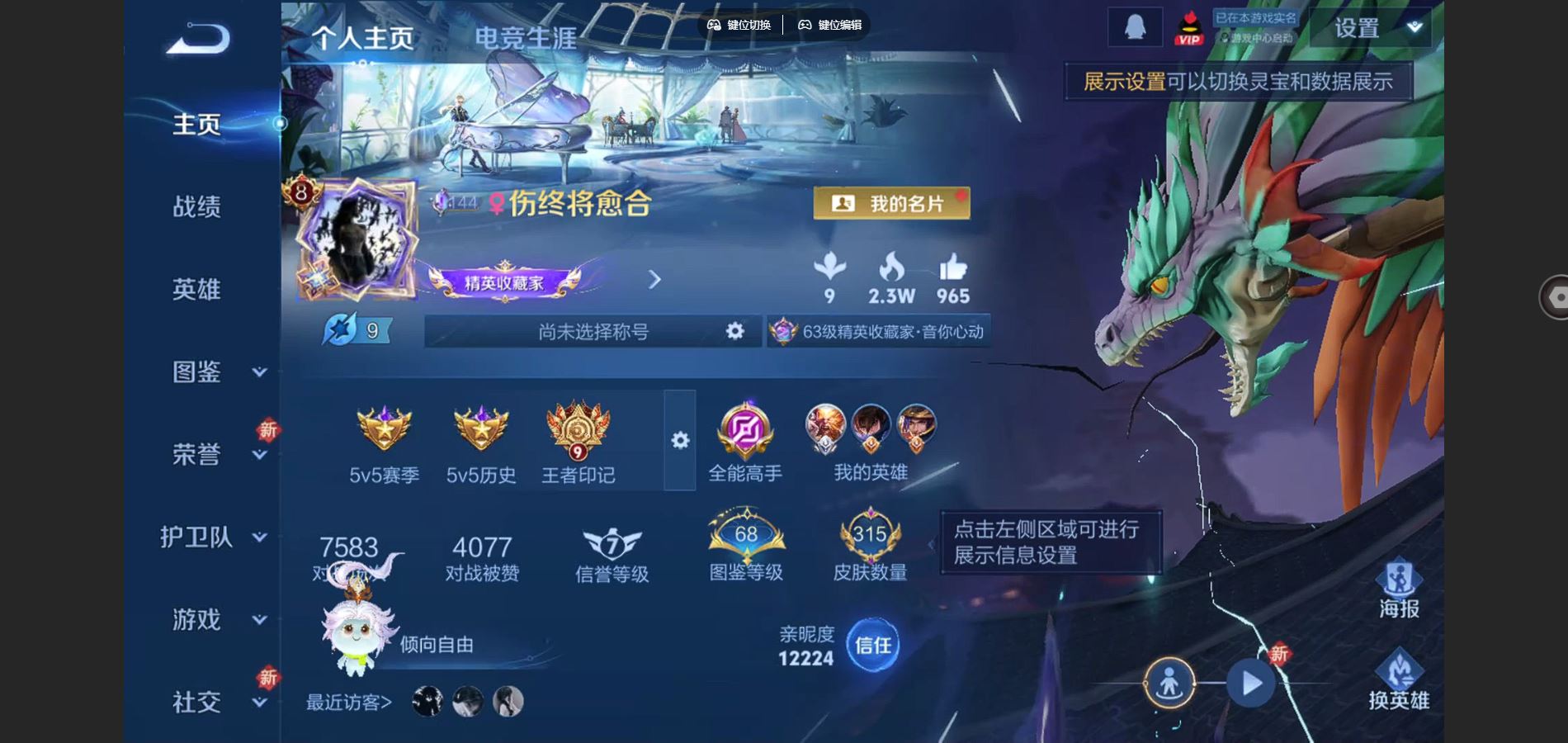Click the gear beside 尚未选择称号
The height and width of the screenshot is (743, 1568).
tap(733, 330)
